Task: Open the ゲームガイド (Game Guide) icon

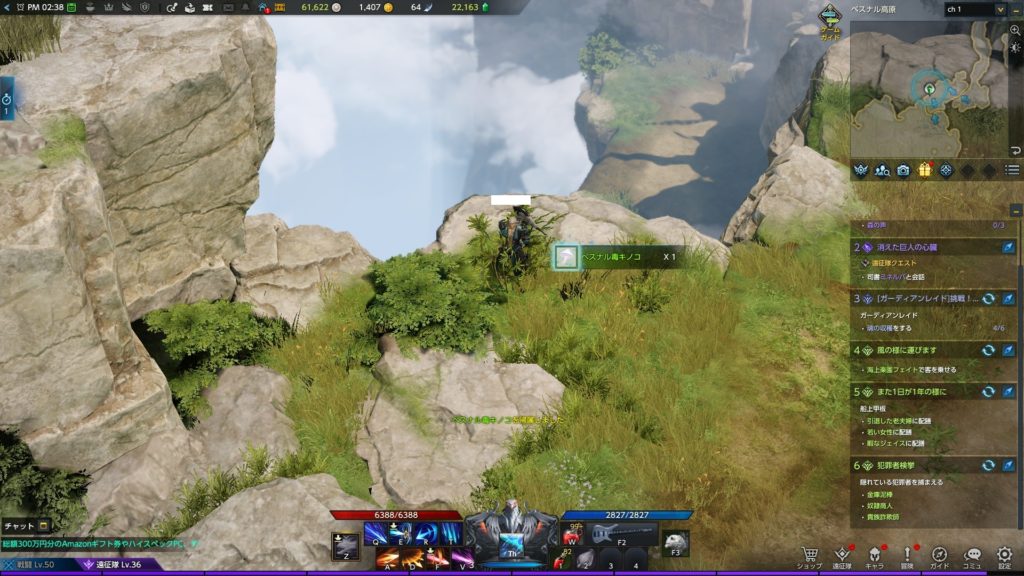Action: pos(830,19)
